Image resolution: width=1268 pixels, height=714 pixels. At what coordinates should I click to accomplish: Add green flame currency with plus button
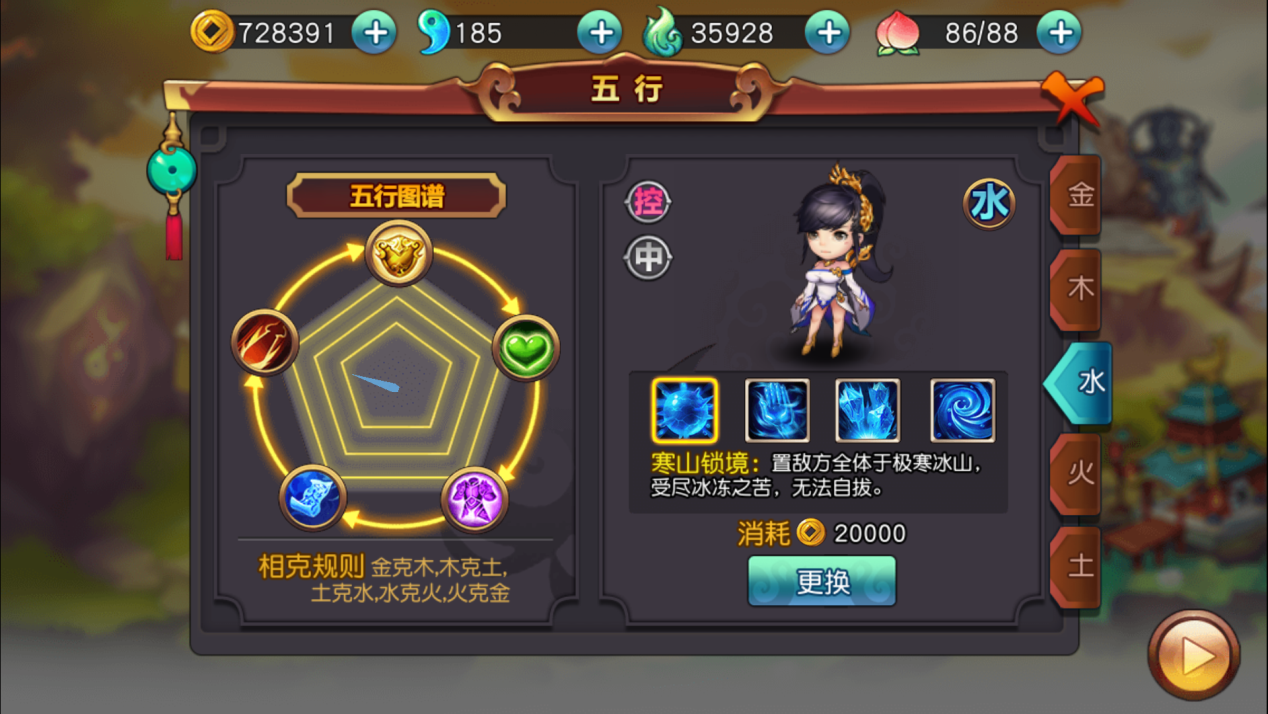tap(827, 33)
